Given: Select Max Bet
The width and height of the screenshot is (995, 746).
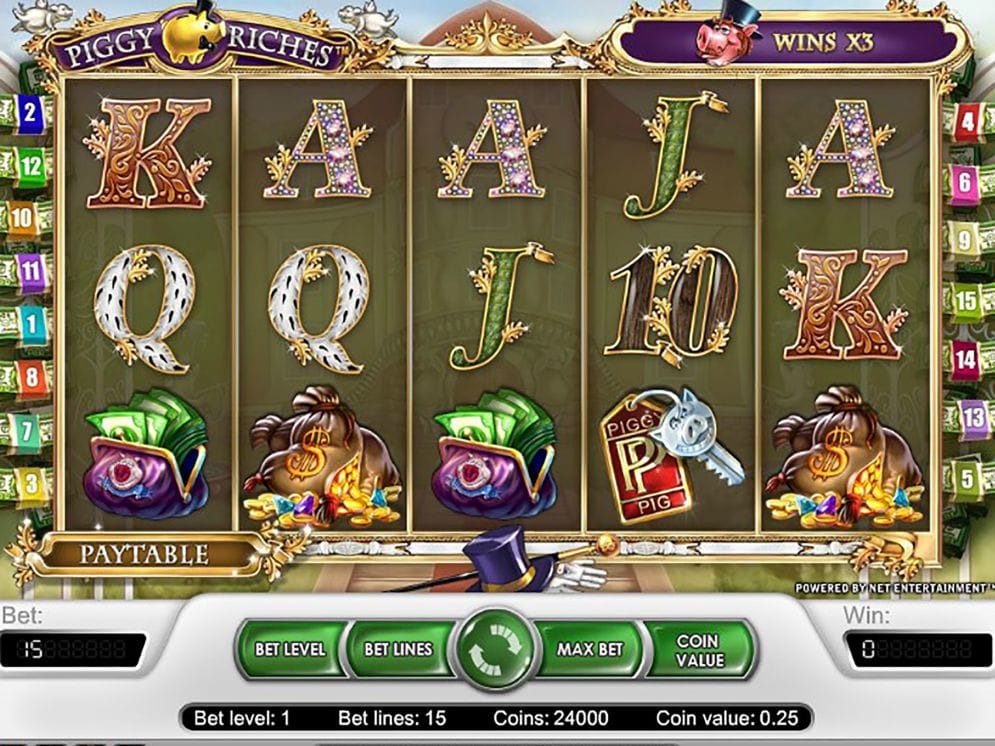Looking at the screenshot, I should coord(589,649).
